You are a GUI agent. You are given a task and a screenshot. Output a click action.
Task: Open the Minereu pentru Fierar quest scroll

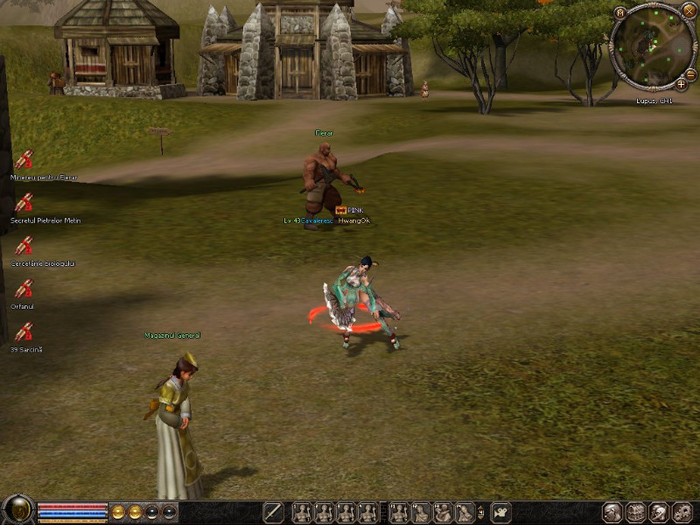coord(23,160)
